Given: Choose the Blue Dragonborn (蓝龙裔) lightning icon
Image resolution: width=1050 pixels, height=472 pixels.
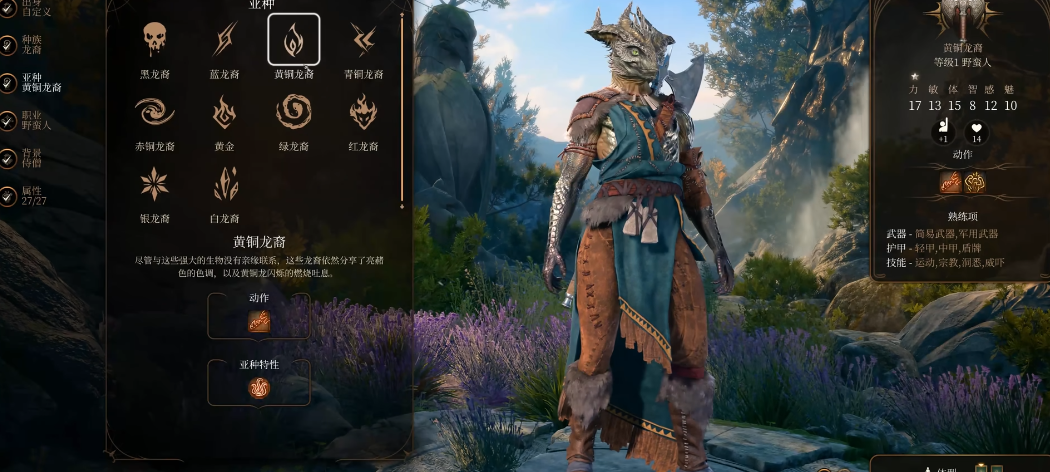Looking at the screenshot, I should 225,40.
